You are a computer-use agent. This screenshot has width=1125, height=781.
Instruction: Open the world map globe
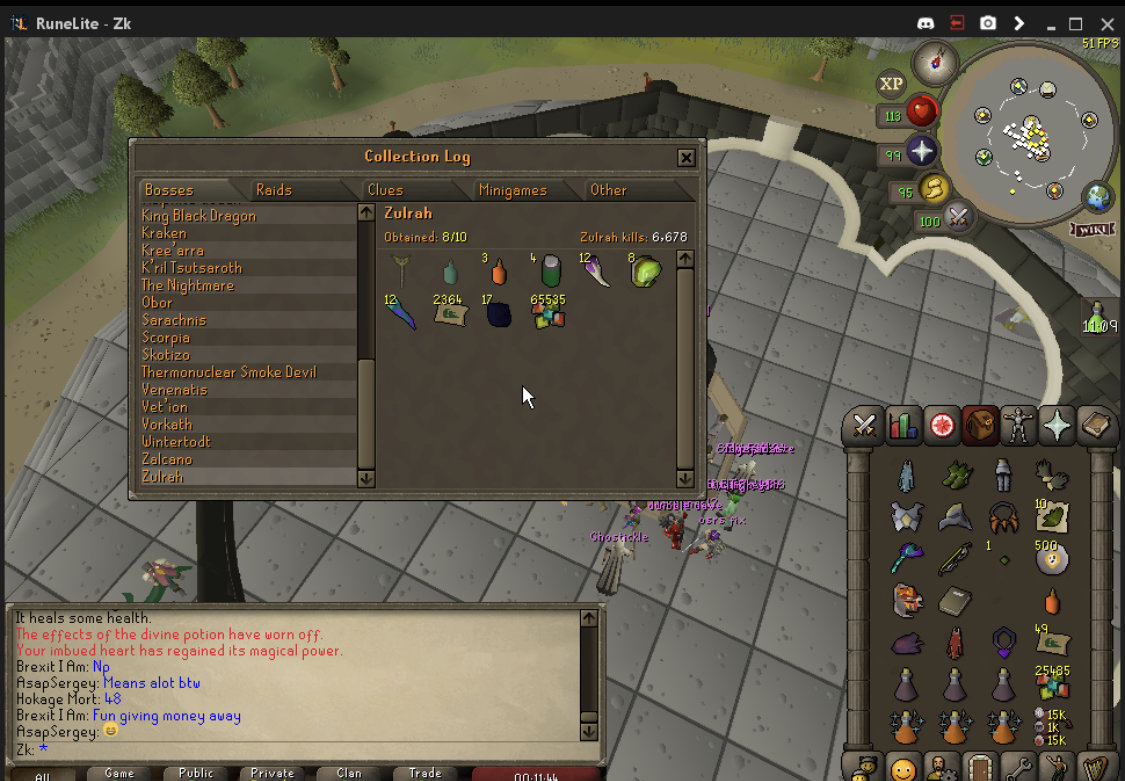pos(1098,196)
